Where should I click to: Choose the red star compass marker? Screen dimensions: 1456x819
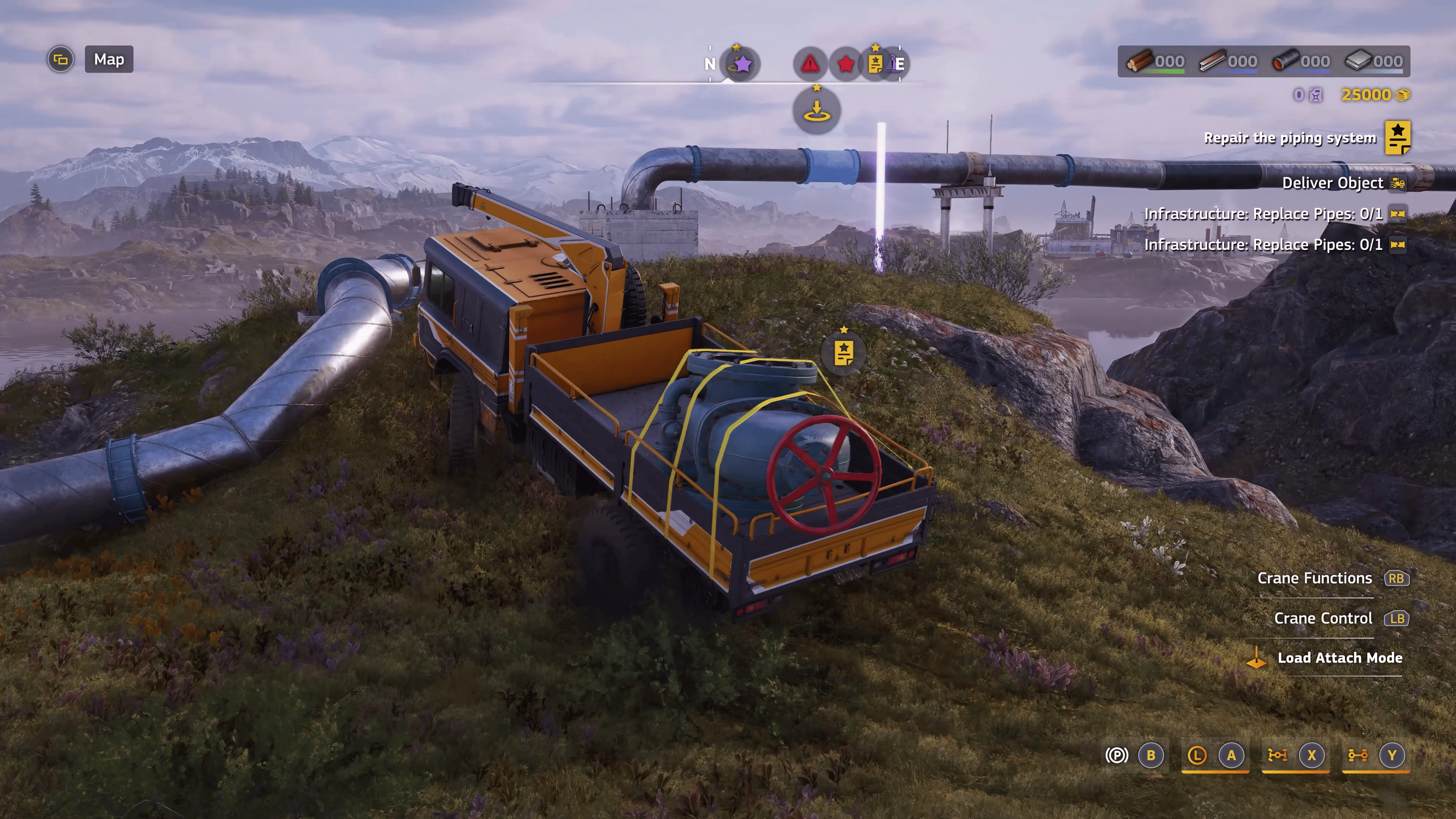[846, 64]
